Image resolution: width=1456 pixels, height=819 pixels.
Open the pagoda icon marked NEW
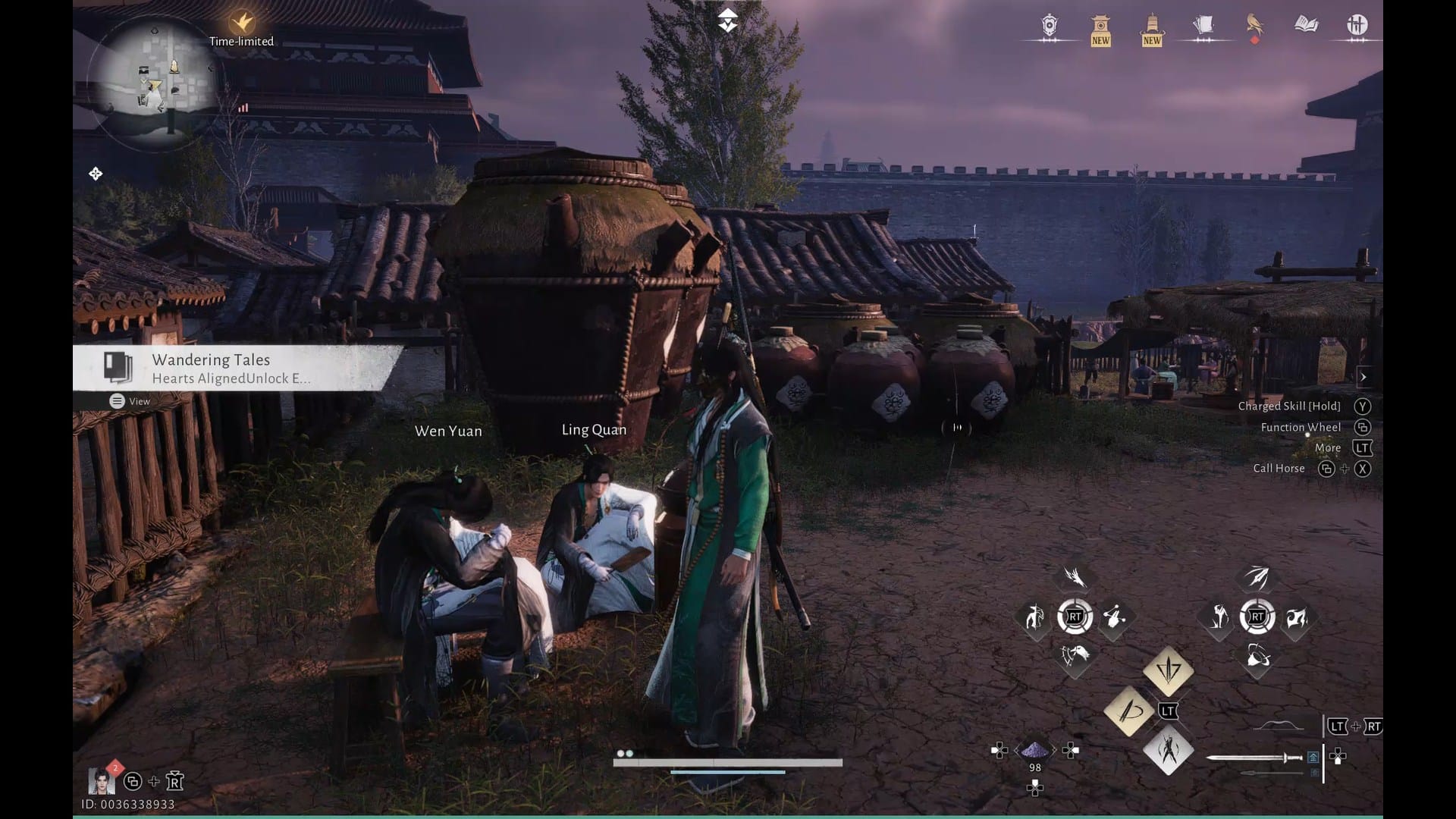[1100, 27]
